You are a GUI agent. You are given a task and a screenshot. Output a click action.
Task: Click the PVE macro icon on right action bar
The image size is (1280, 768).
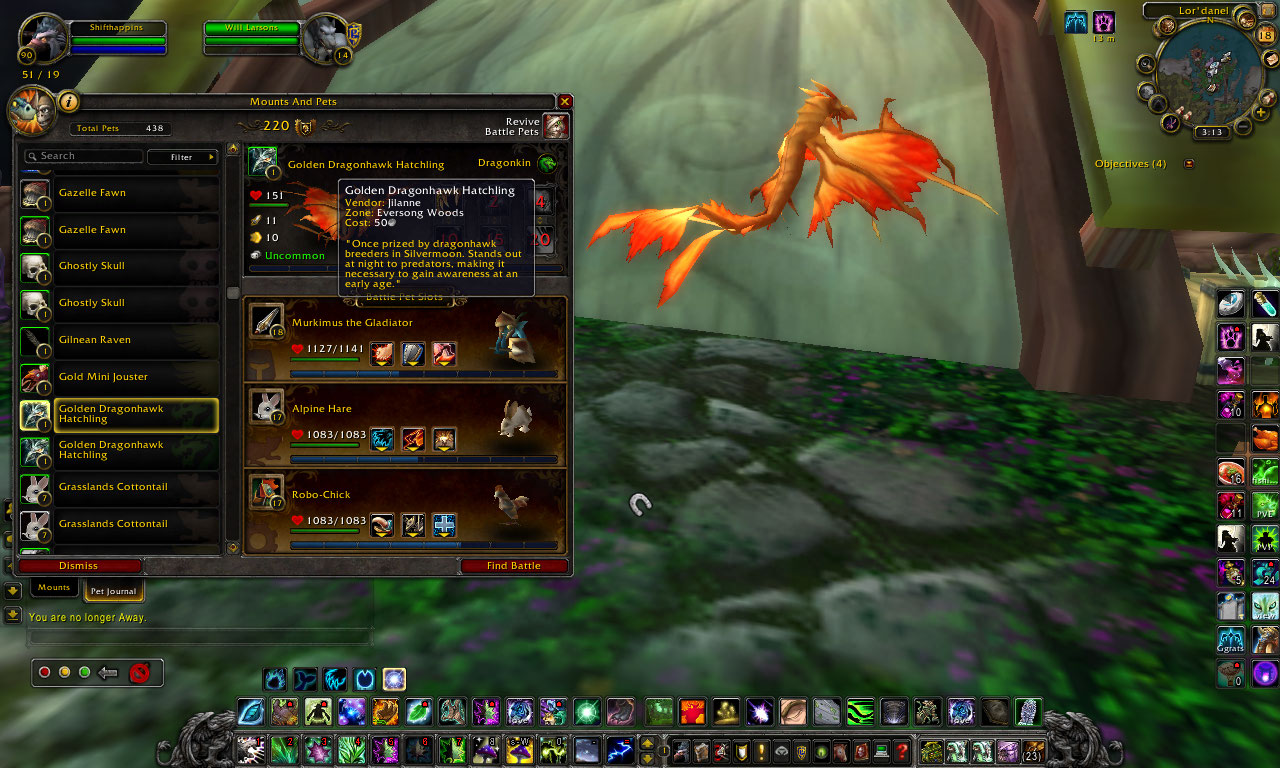pyautogui.click(x=1263, y=505)
